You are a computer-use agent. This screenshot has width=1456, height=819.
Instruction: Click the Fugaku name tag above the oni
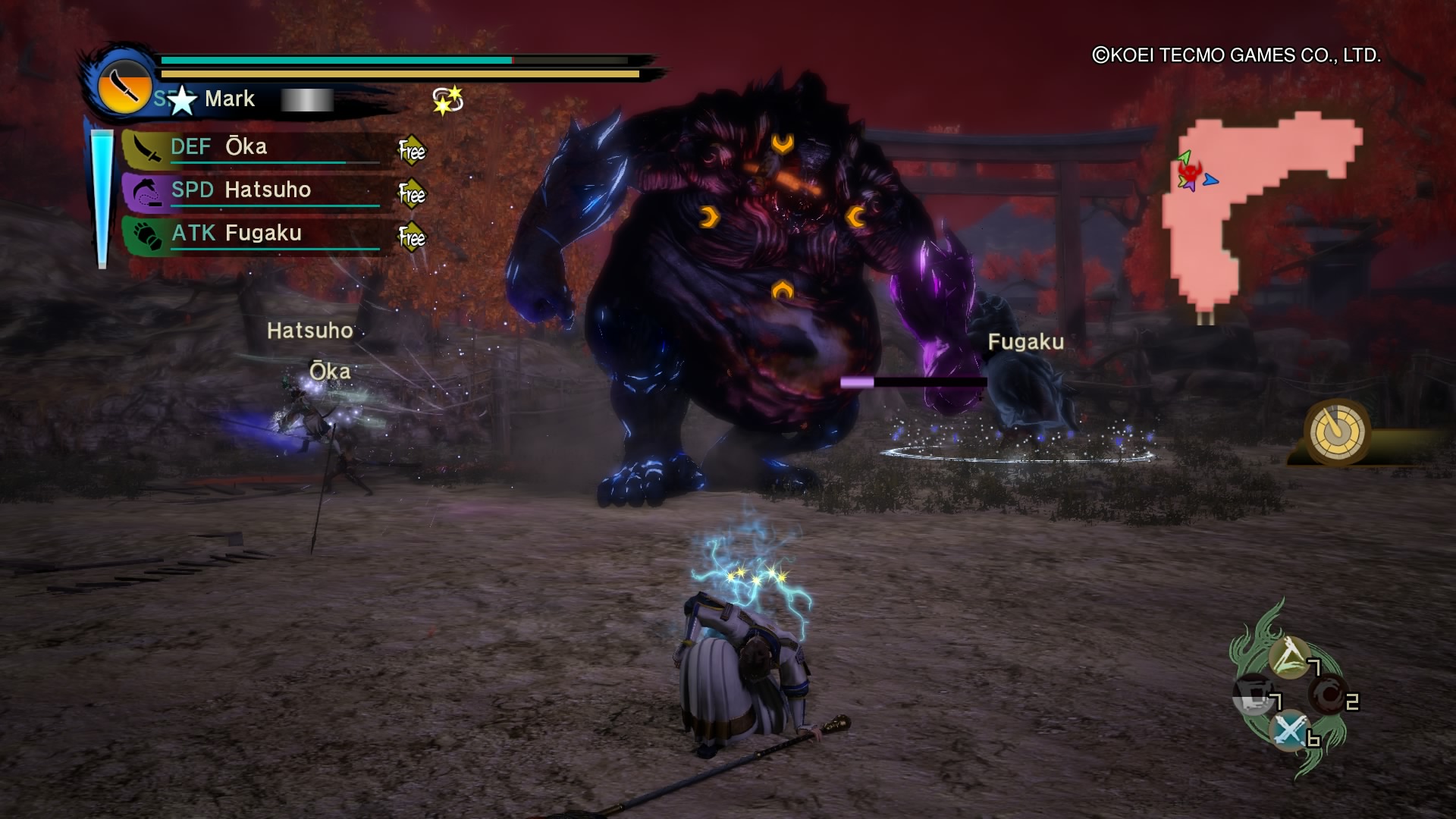click(1026, 343)
